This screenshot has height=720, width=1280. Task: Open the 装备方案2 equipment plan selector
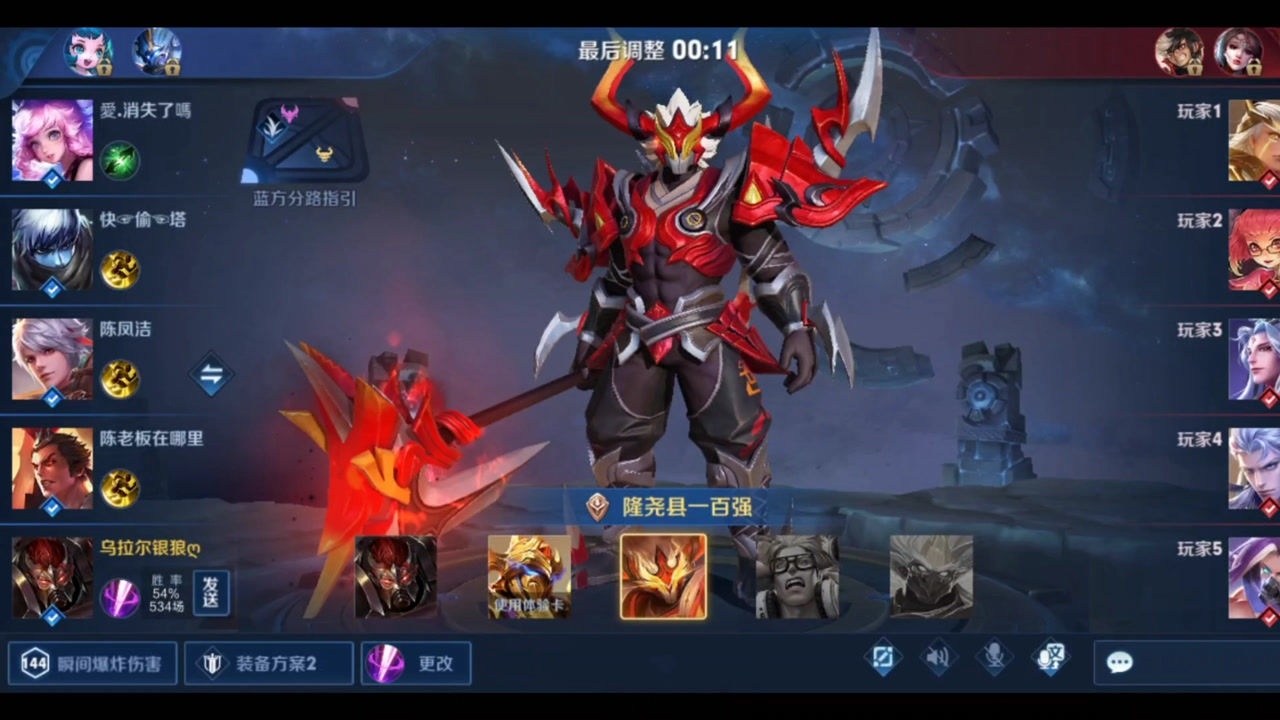268,663
